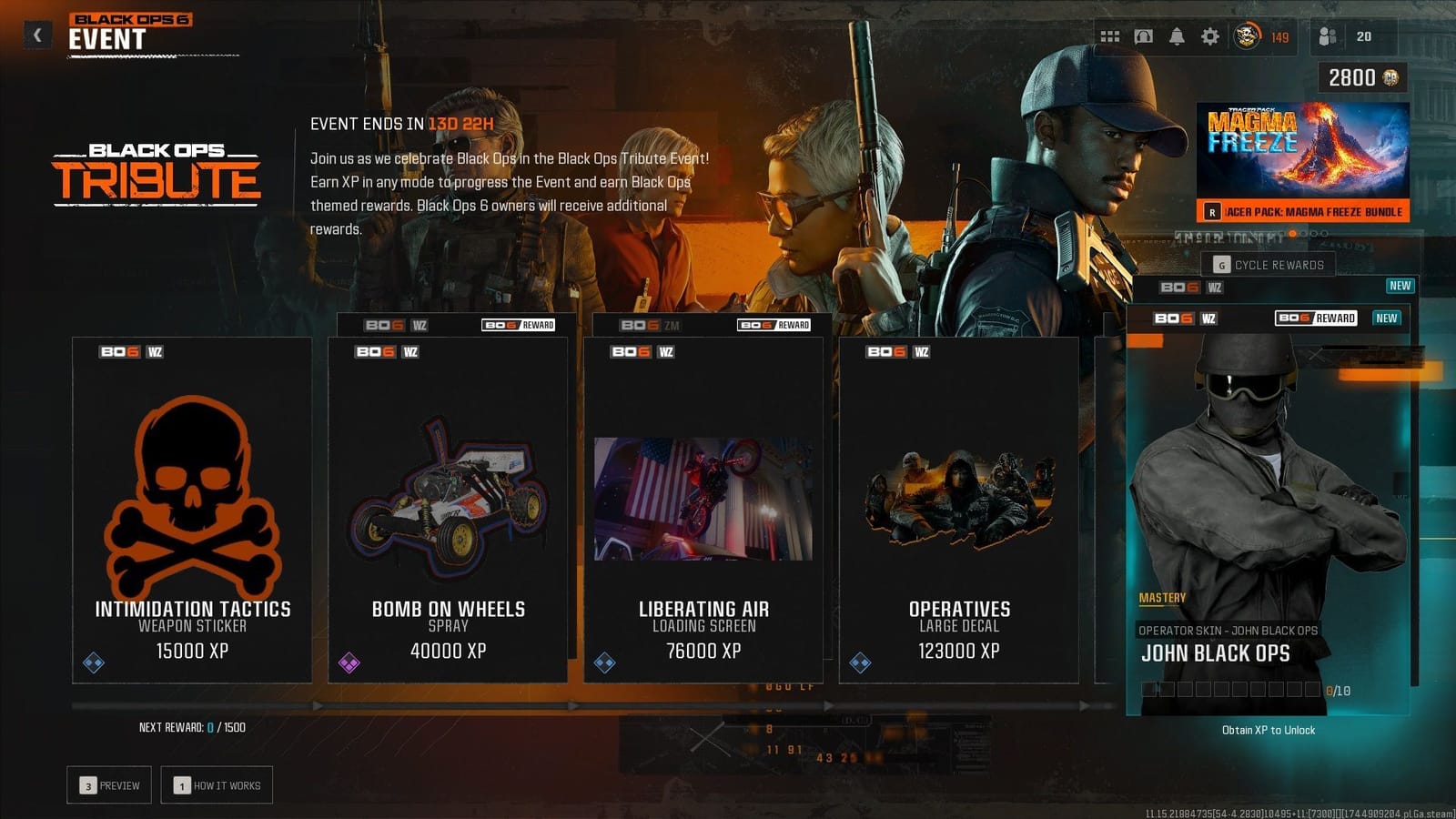This screenshot has width=1456, height=819.
Task: Open the settings gear menu
Action: pyautogui.click(x=1209, y=36)
